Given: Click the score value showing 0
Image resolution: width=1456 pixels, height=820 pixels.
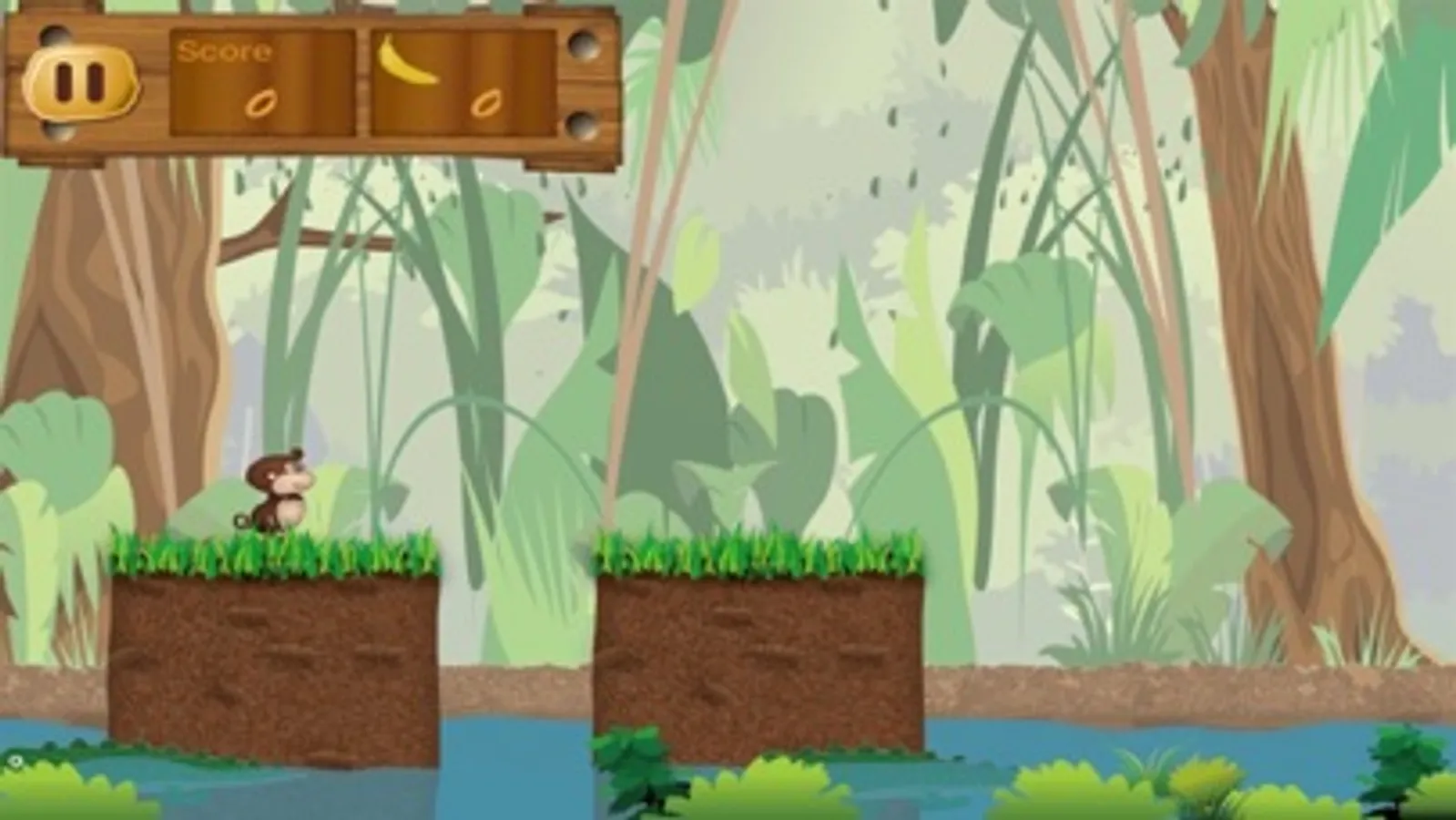Looking at the screenshot, I should tap(260, 107).
